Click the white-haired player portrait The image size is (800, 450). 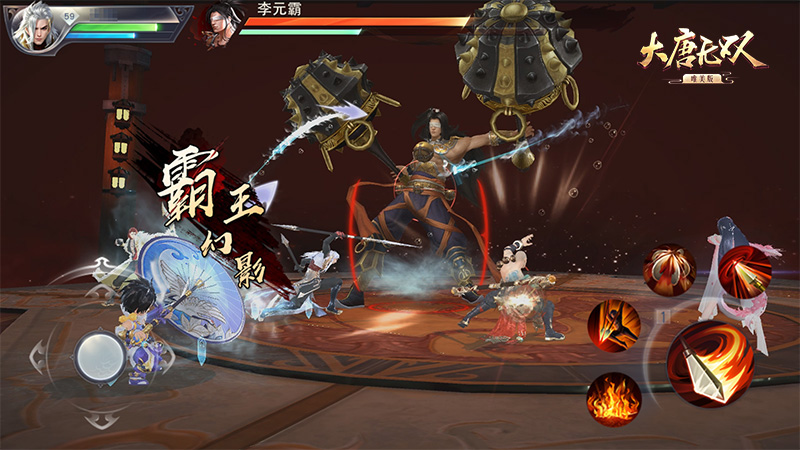point(35,27)
